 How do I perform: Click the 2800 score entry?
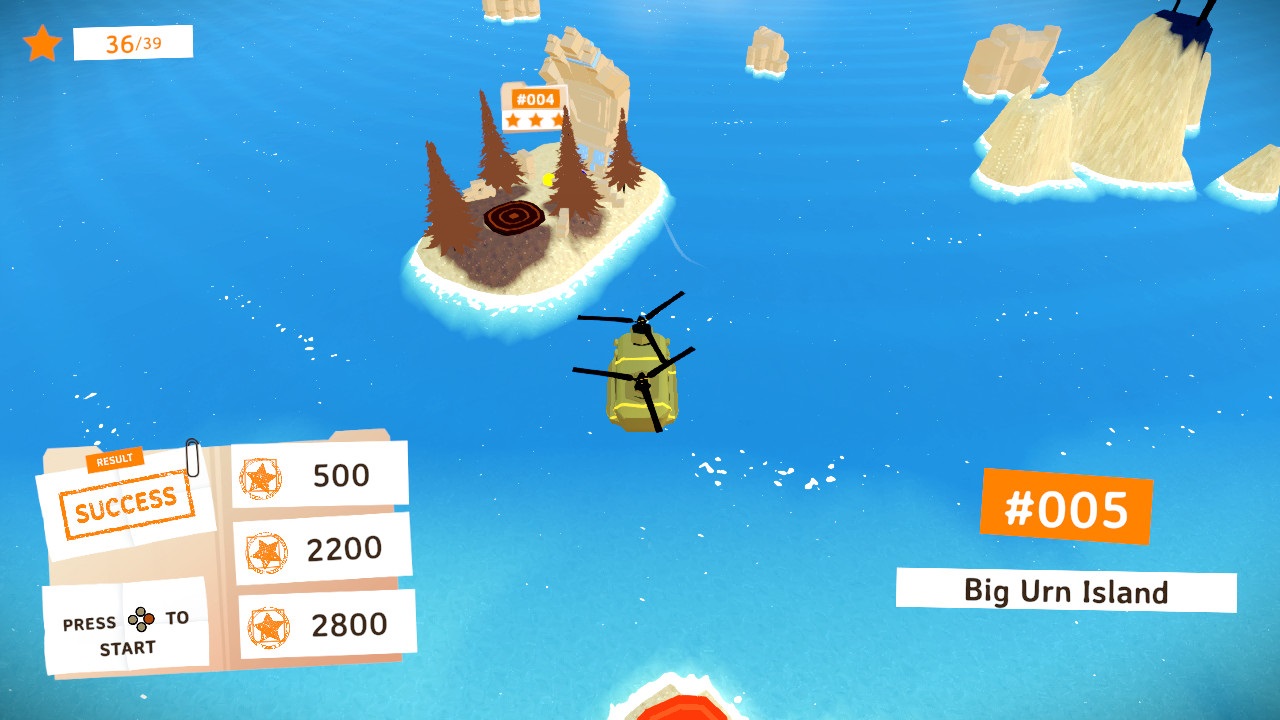click(349, 624)
